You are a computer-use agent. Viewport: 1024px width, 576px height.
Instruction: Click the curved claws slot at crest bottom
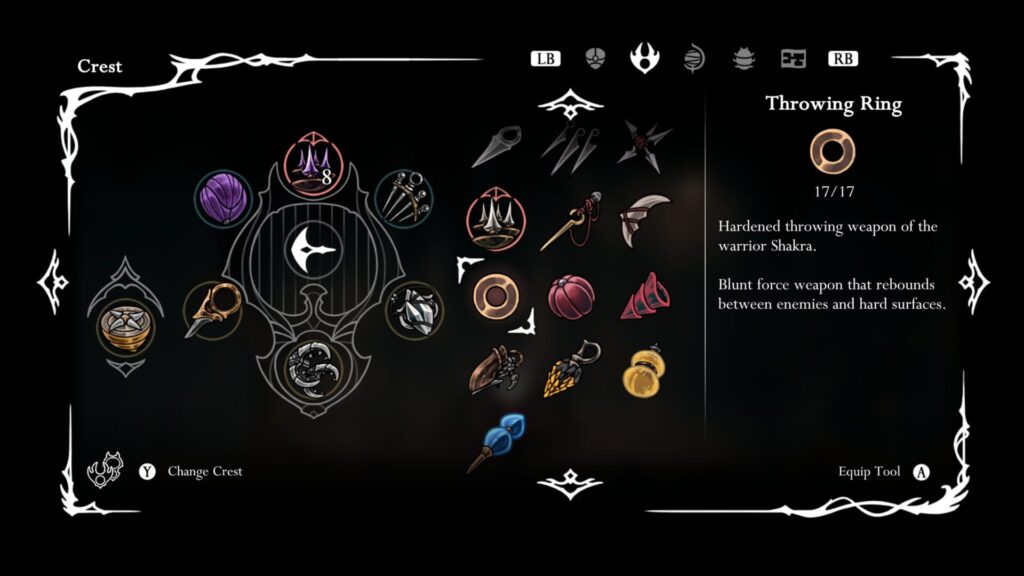click(312, 369)
